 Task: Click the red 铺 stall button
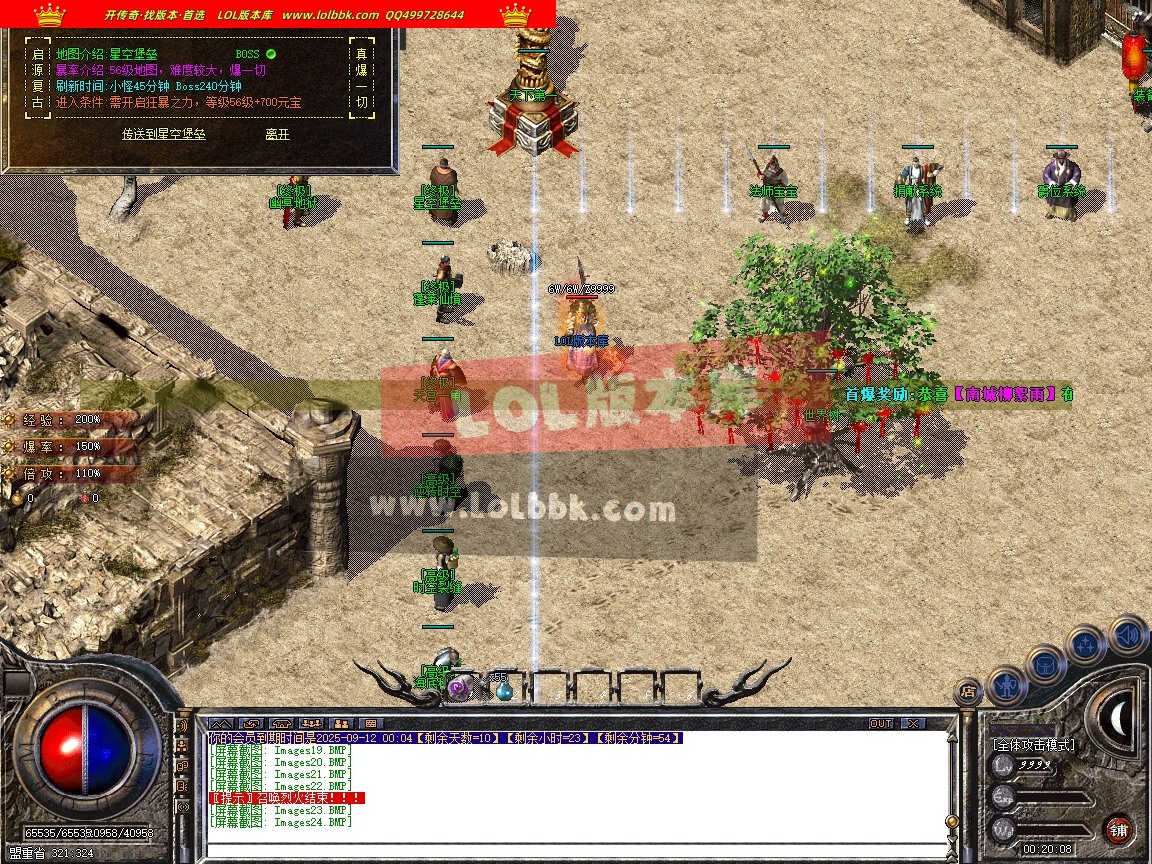[1118, 830]
